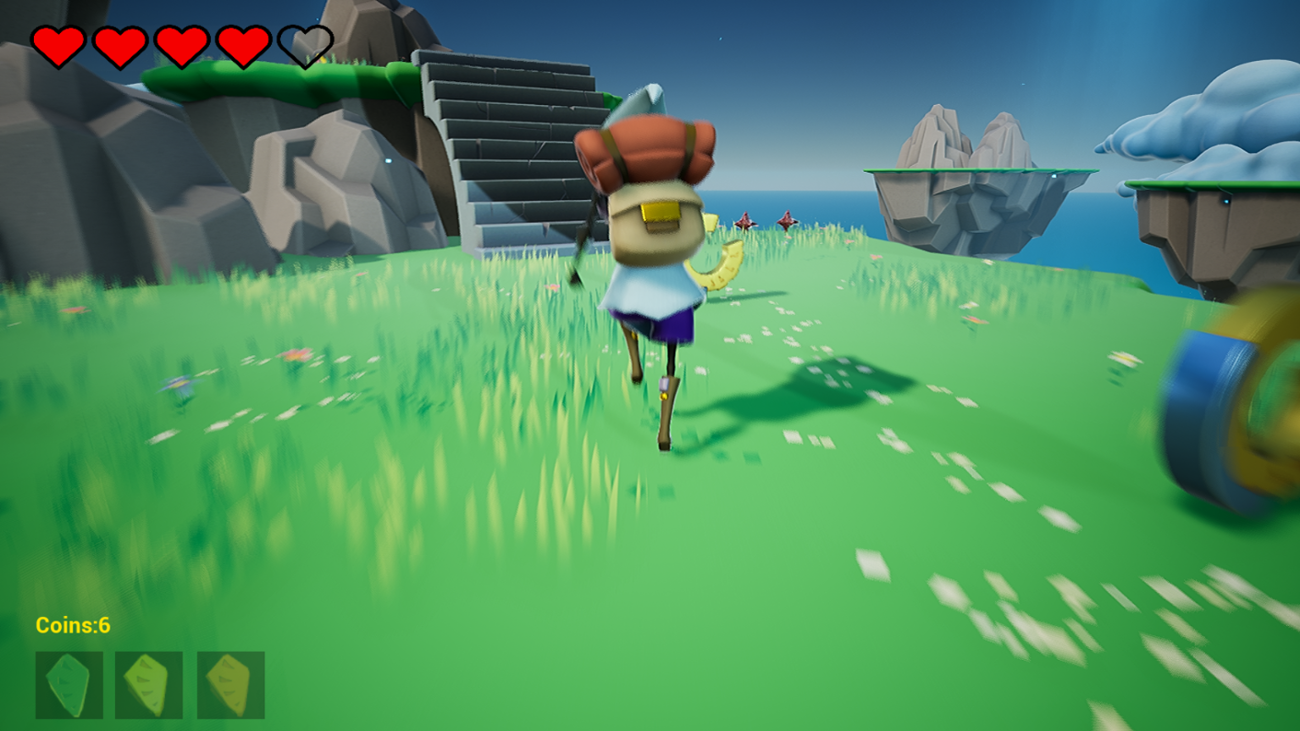Select the leftmost red star enemy
Viewport: 1300px width, 731px height.
(x=746, y=220)
